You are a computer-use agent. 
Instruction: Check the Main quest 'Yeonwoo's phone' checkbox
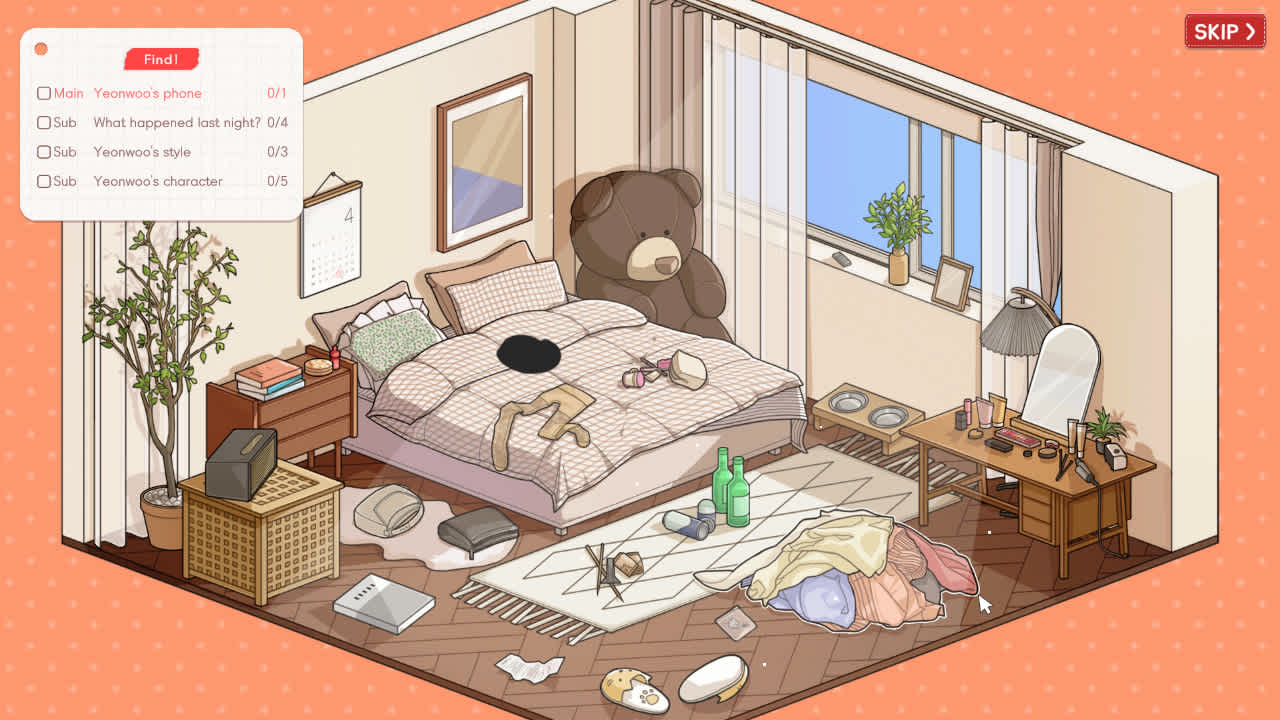(44, 93)
